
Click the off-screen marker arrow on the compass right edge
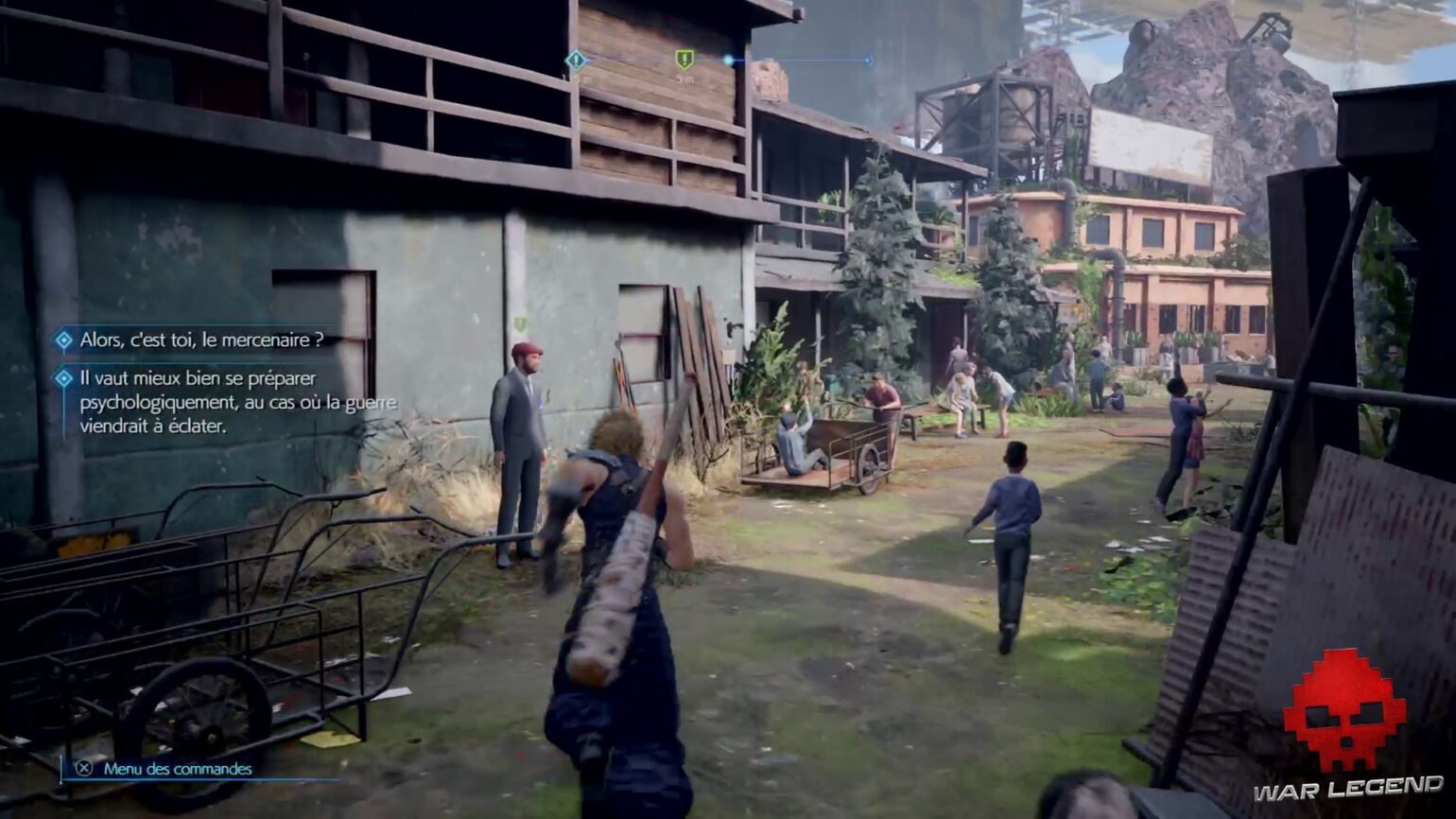(x=870, y=60)
